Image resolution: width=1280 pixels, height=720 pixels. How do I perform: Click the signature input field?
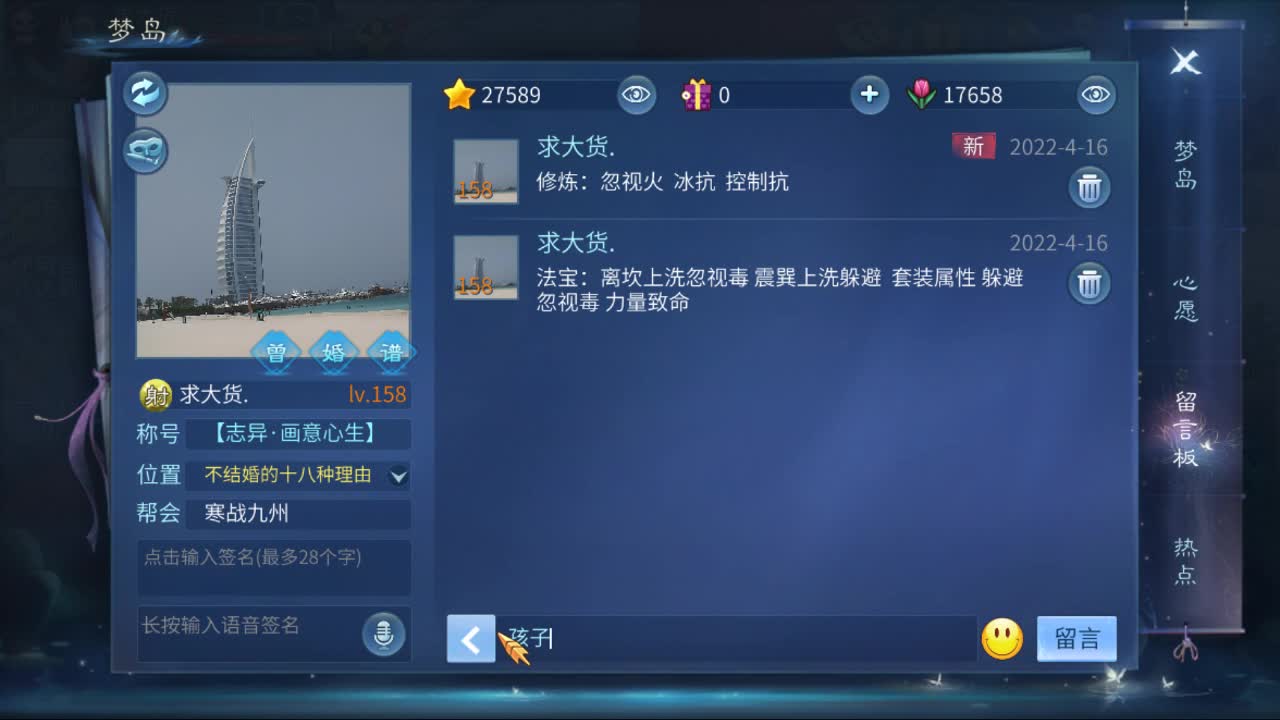pyautogui.click(x=274, y=567)
